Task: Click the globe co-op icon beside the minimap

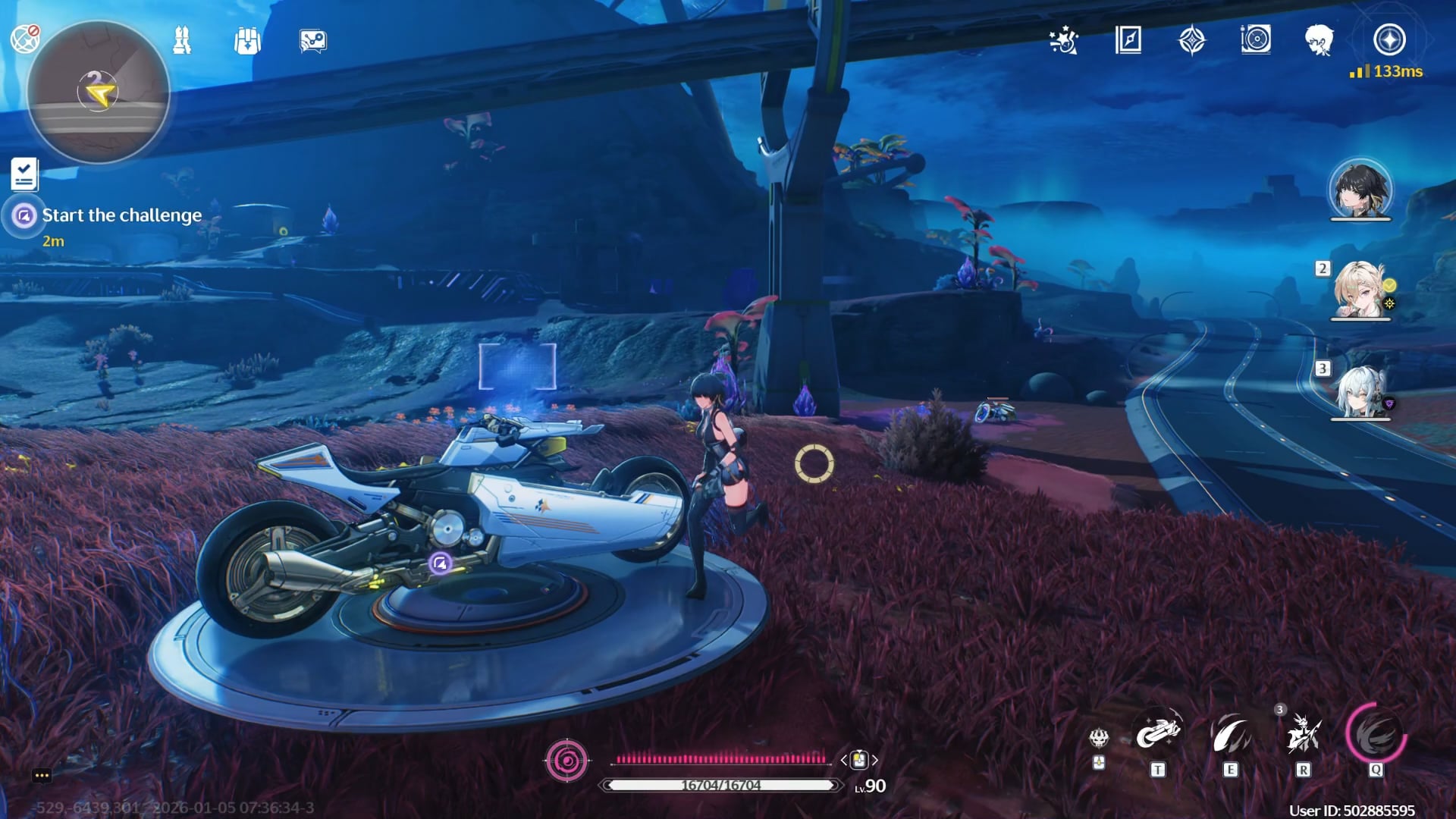Action: coord(24,38)
